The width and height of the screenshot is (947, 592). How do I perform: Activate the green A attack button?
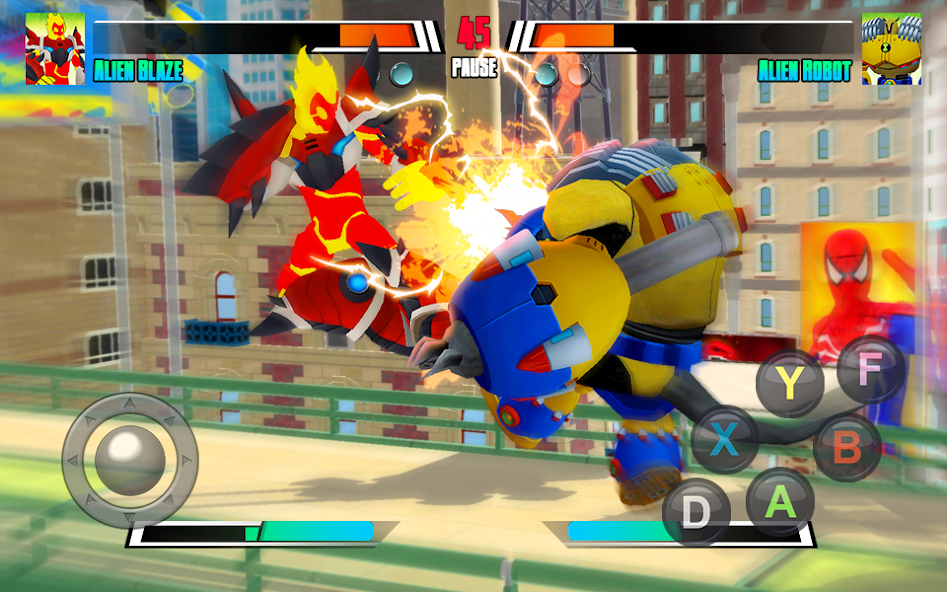pos(780,500)
